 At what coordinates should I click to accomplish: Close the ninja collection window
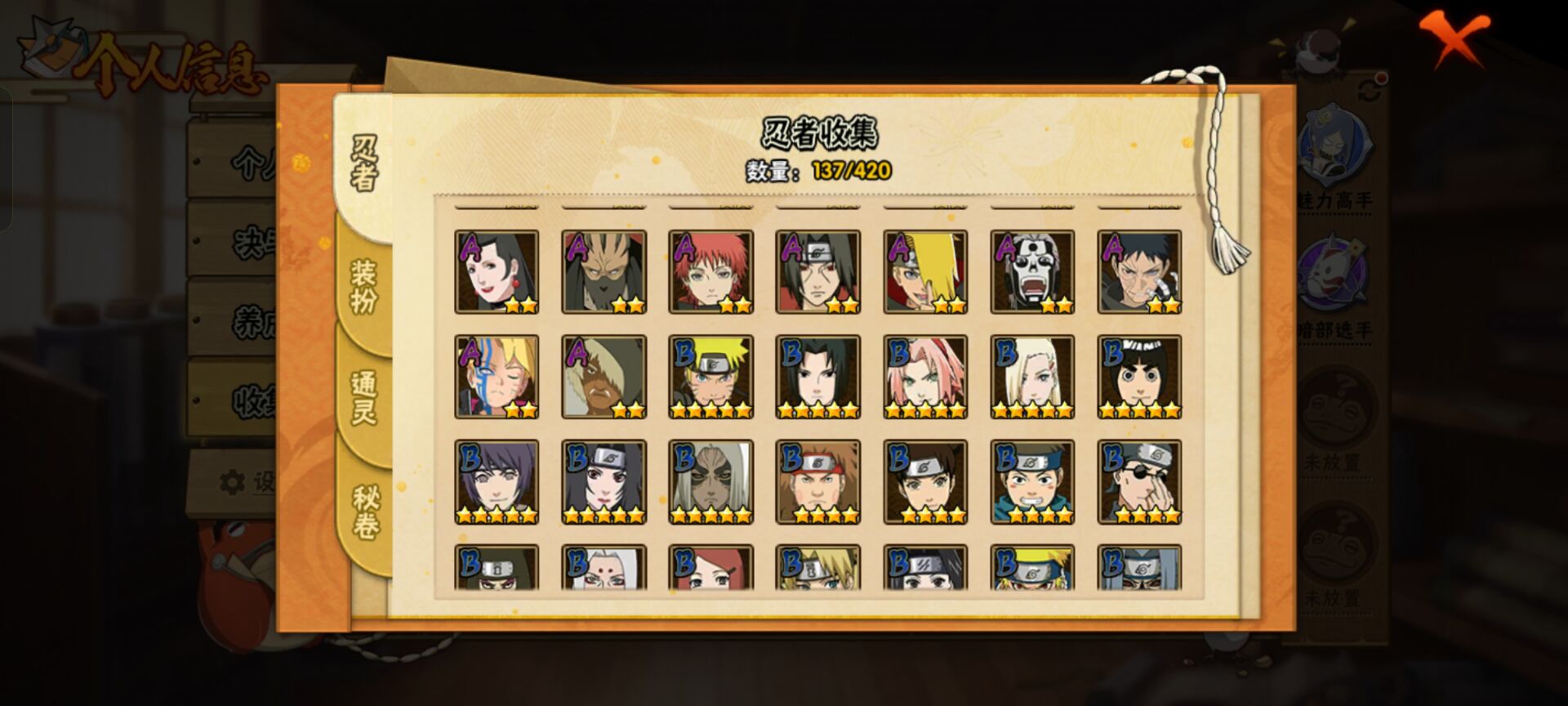1454,39
